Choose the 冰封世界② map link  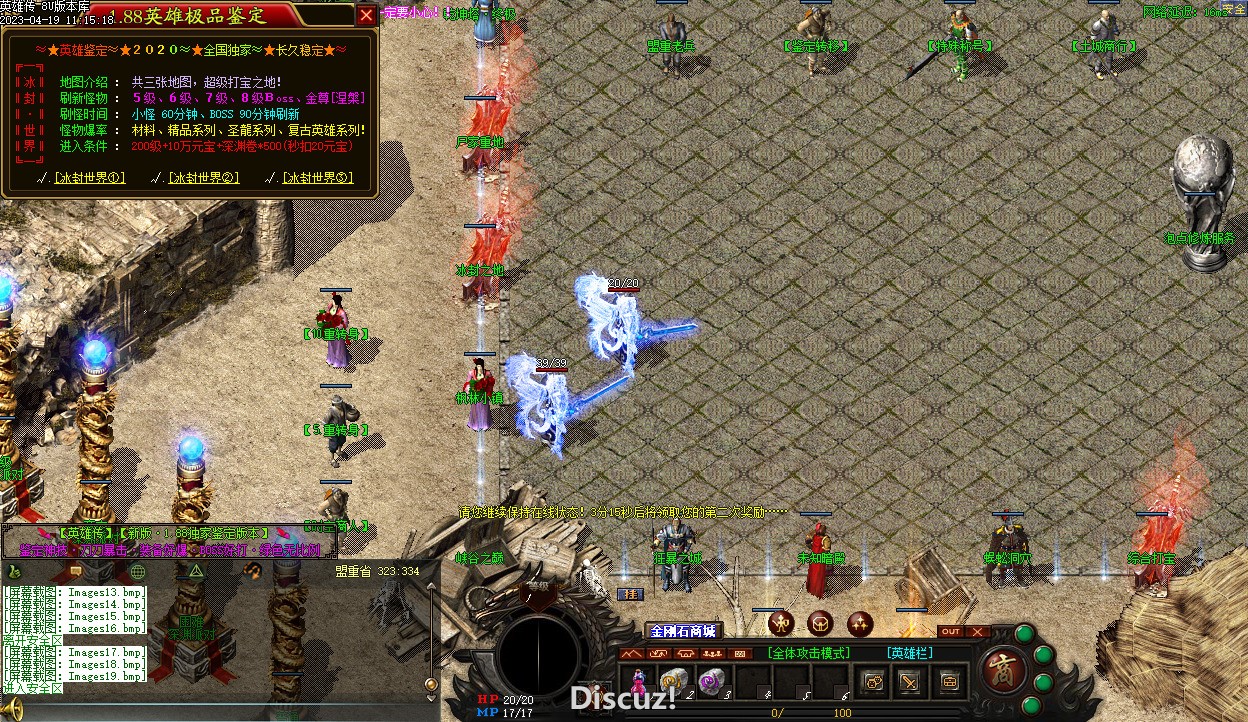tap(203, 178)
